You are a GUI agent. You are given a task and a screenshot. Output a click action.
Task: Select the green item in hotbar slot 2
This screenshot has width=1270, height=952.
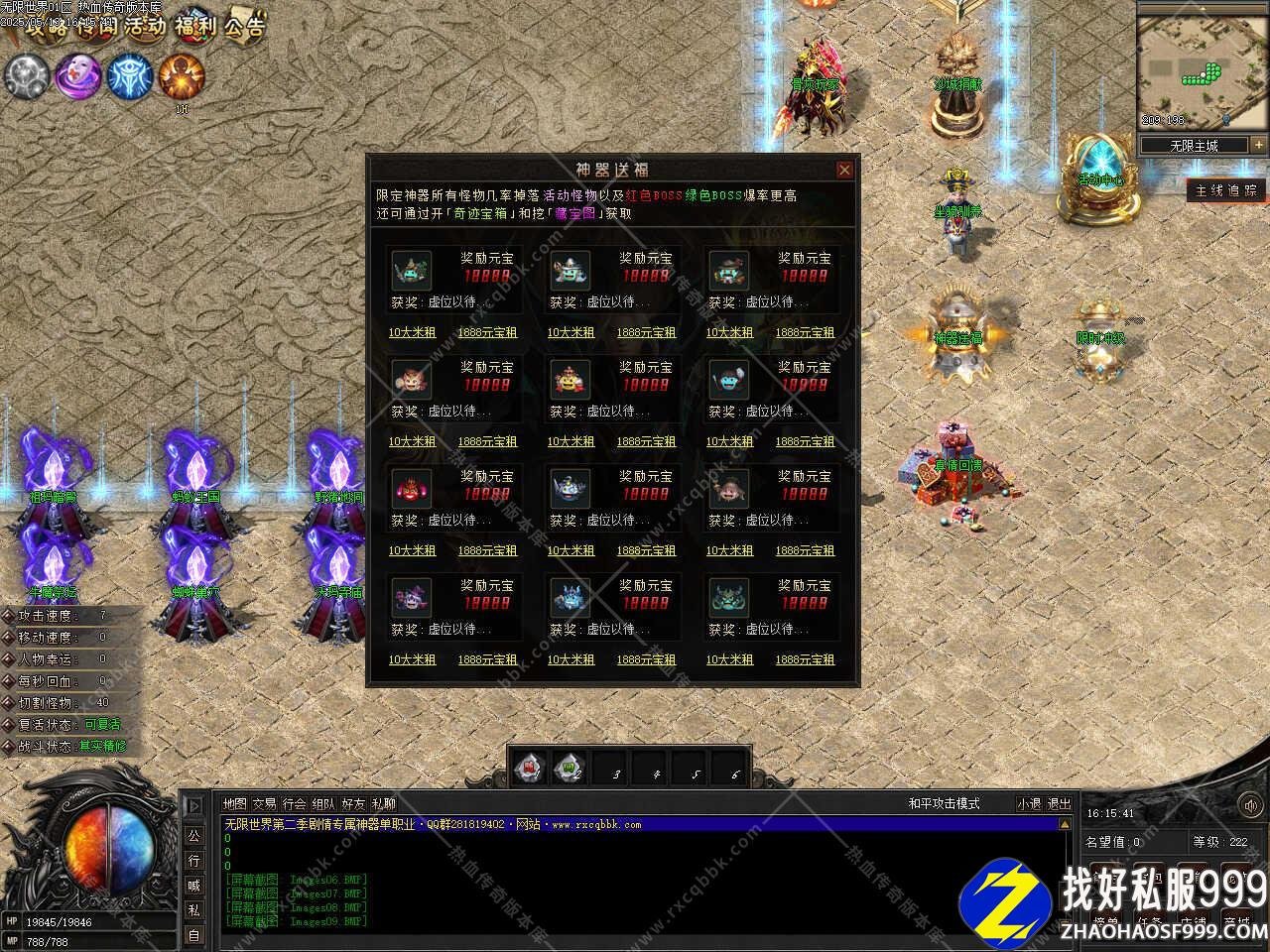point(570,767)
